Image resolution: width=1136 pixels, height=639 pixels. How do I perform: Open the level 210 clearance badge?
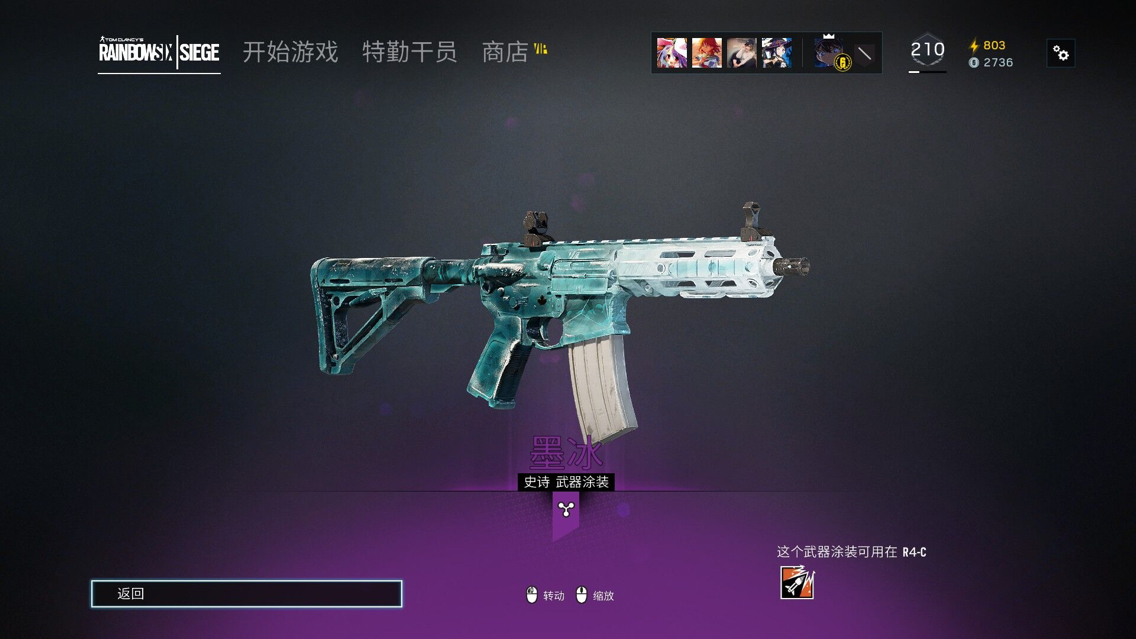[927, 52]
